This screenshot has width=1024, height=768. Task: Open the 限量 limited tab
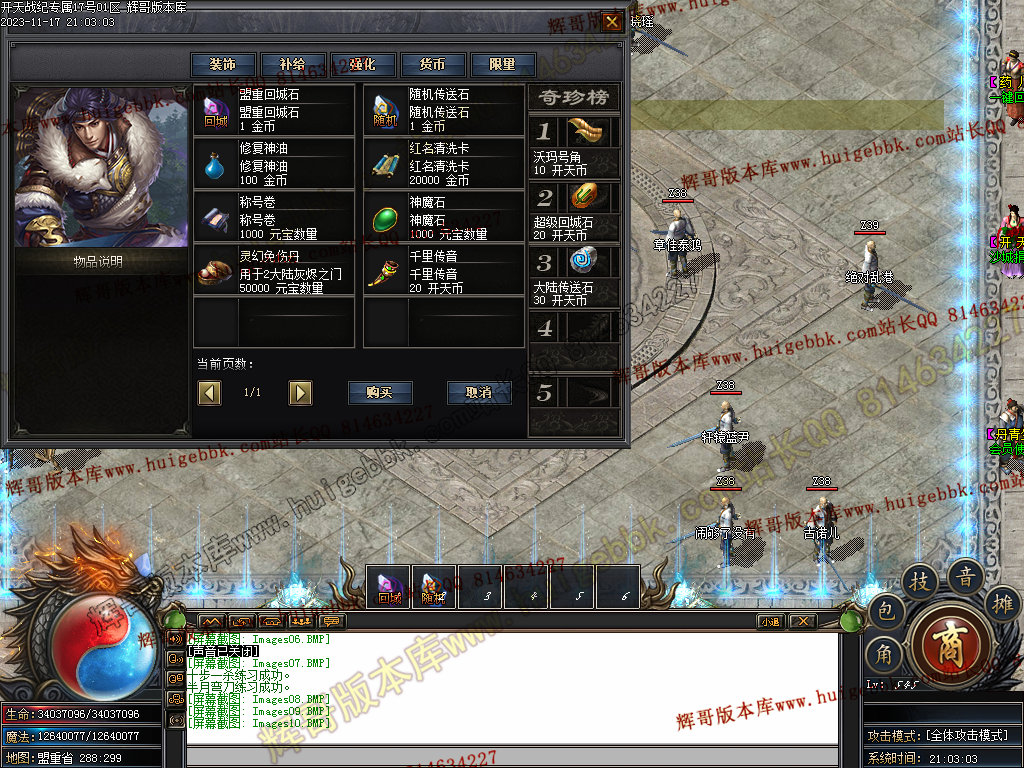tap(503, 64)
